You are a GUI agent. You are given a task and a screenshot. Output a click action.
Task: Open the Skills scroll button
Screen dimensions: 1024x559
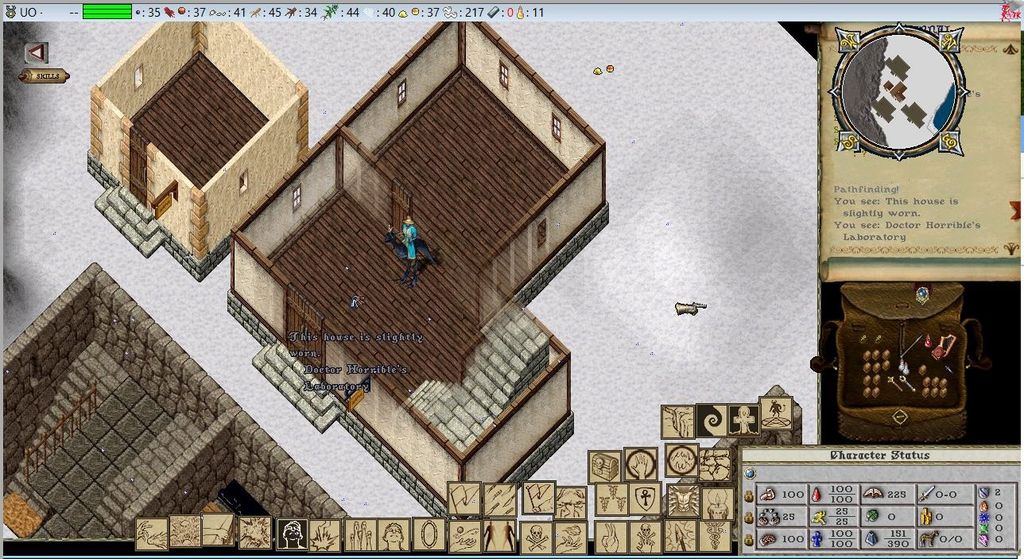pyautogui.click(x=43, y=76)
